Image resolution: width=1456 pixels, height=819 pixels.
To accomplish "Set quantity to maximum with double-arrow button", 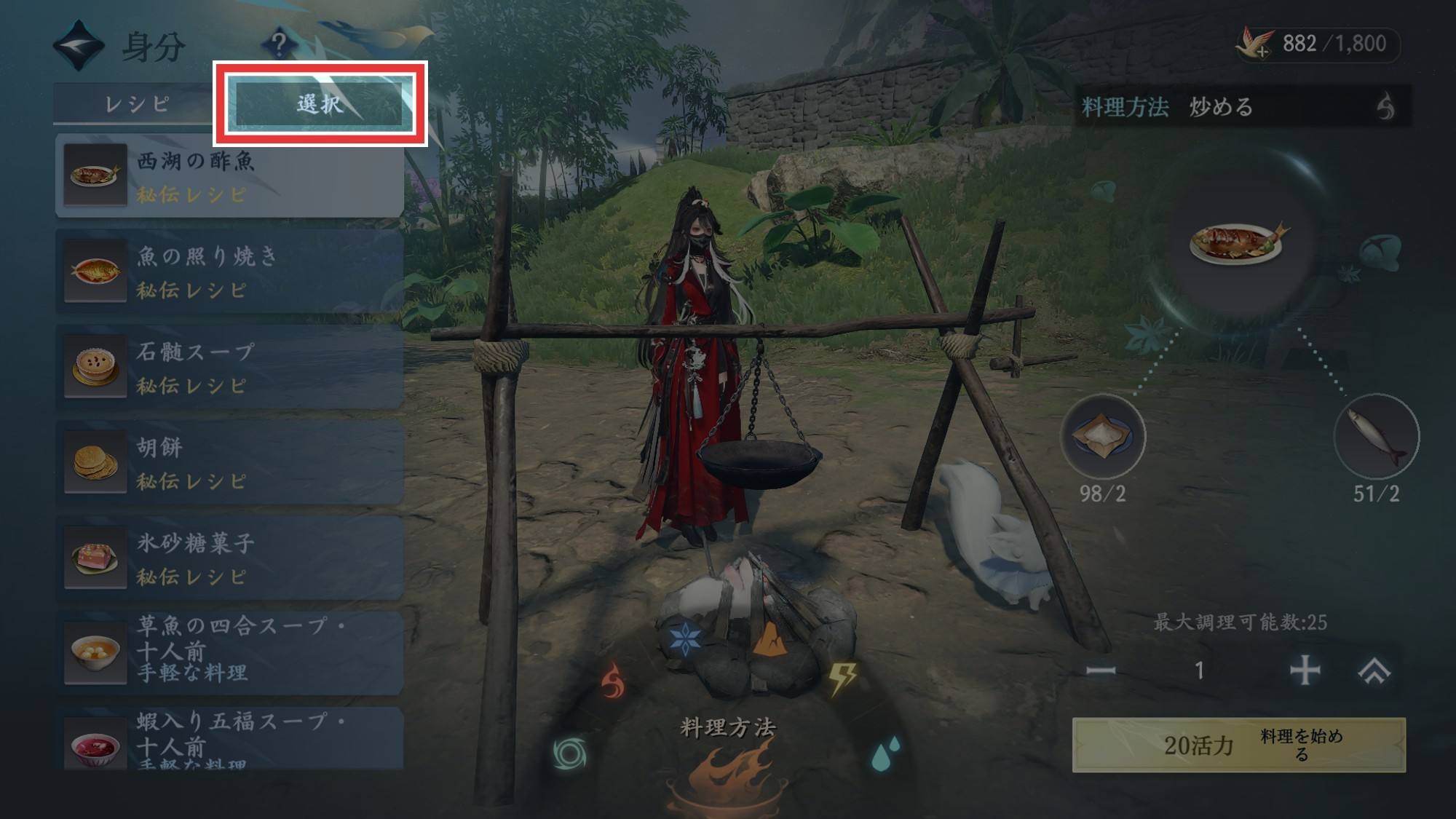I will (1374, 670).
